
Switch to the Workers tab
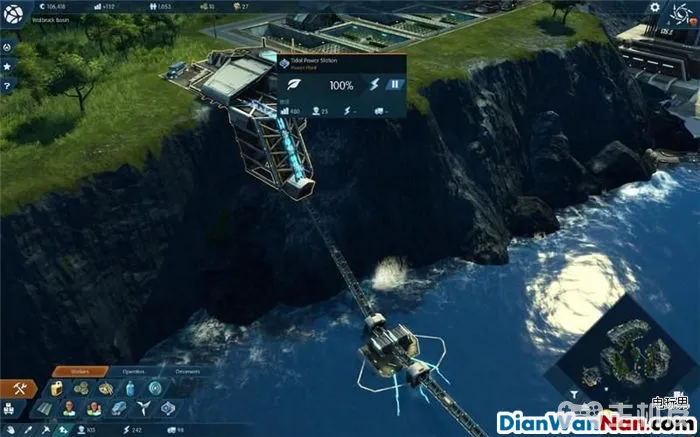tap(79, 371)
